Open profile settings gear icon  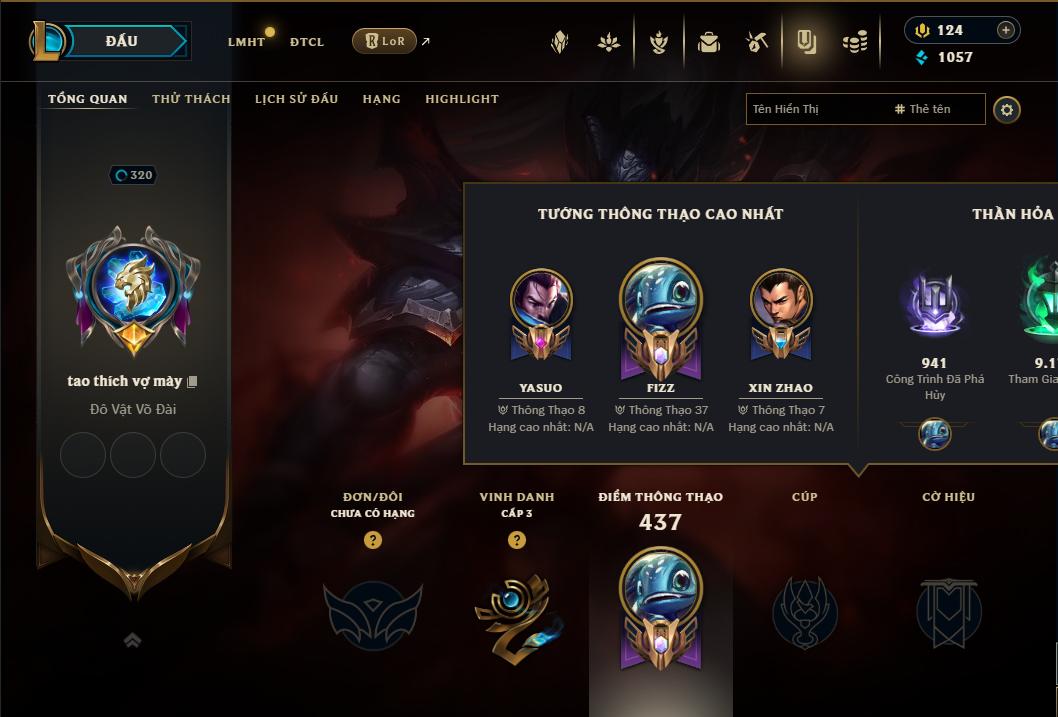1007,110
